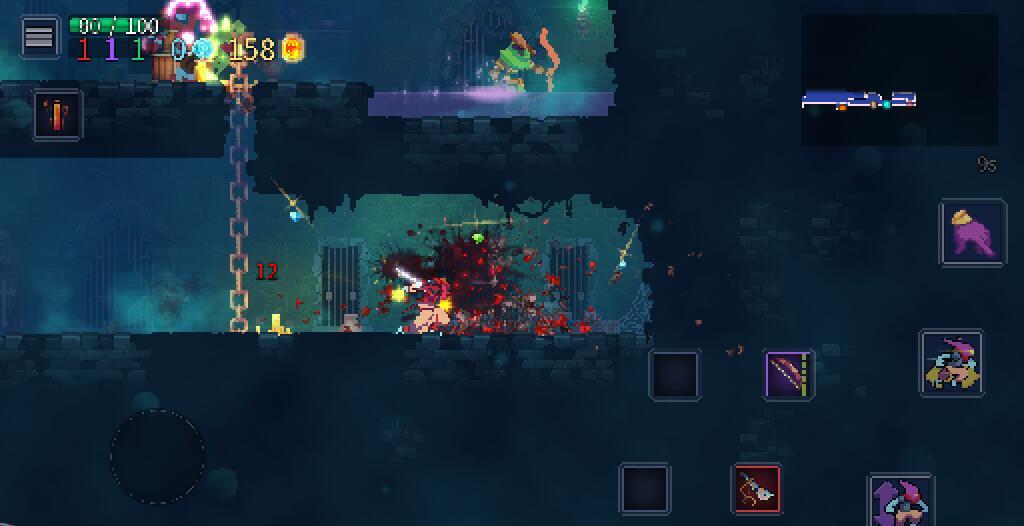Tap the dodge roll action button
1024x526 pixels.
point(951,363)
